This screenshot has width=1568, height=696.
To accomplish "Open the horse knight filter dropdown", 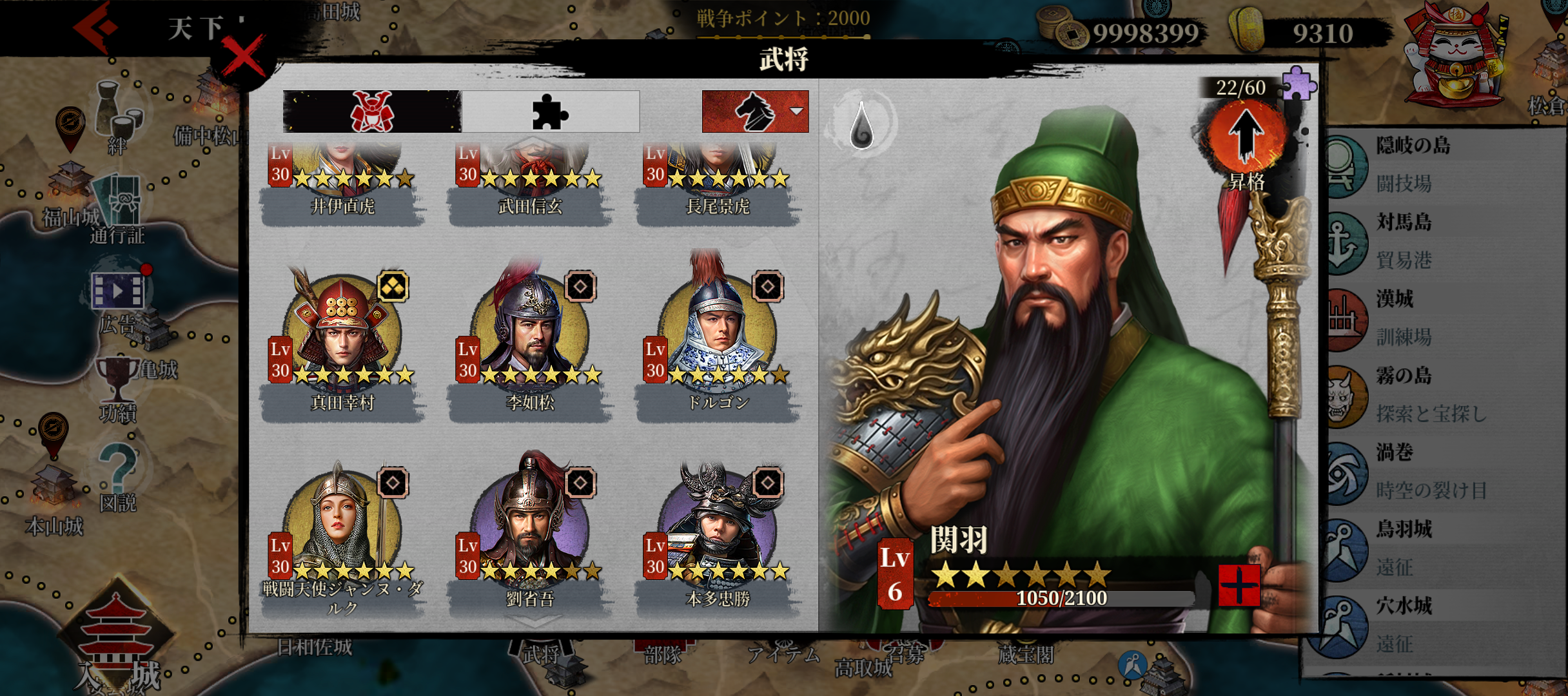I will point(755,111).
